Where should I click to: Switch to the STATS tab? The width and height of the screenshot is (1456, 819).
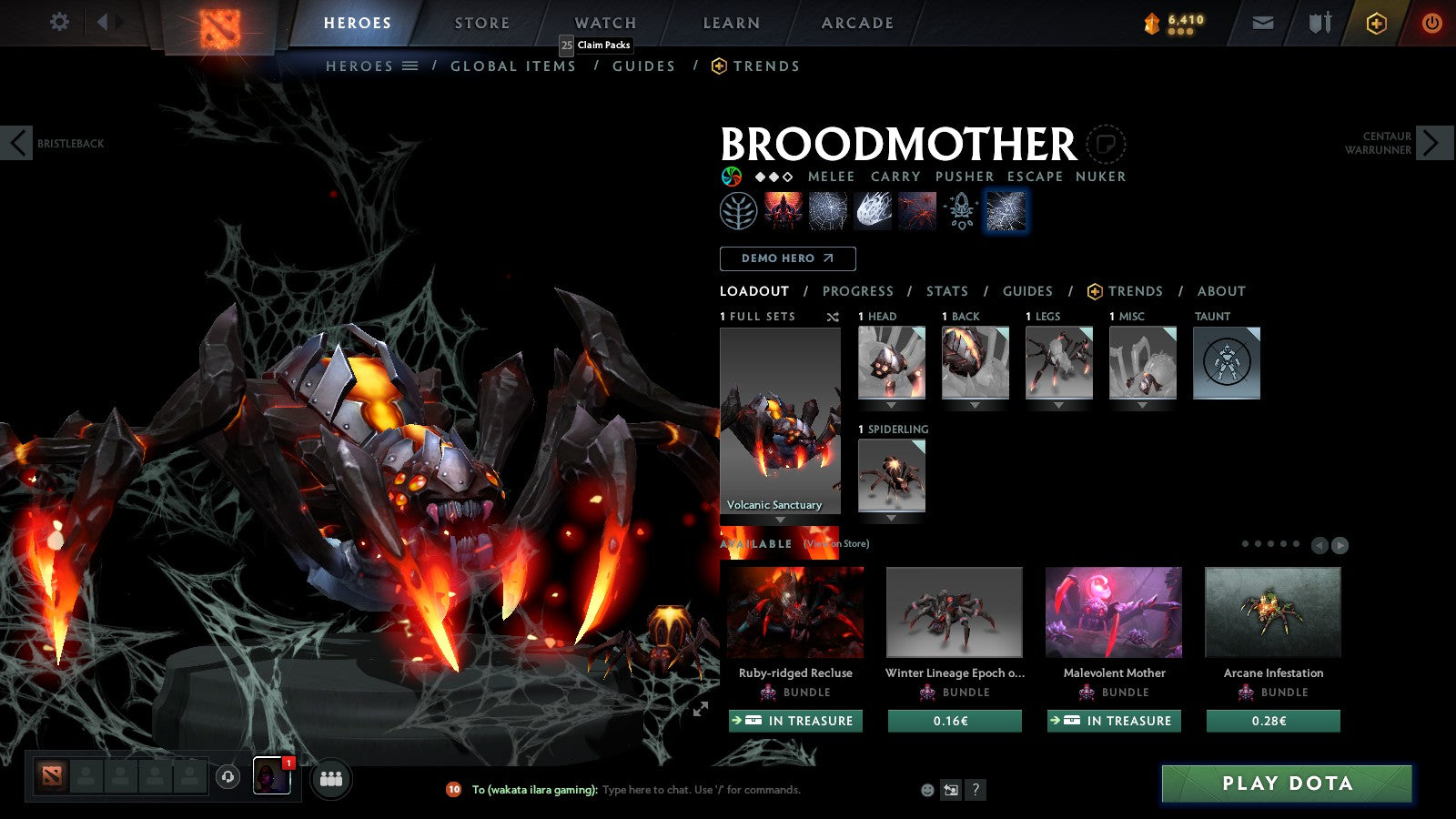click(x=947, y=291)
